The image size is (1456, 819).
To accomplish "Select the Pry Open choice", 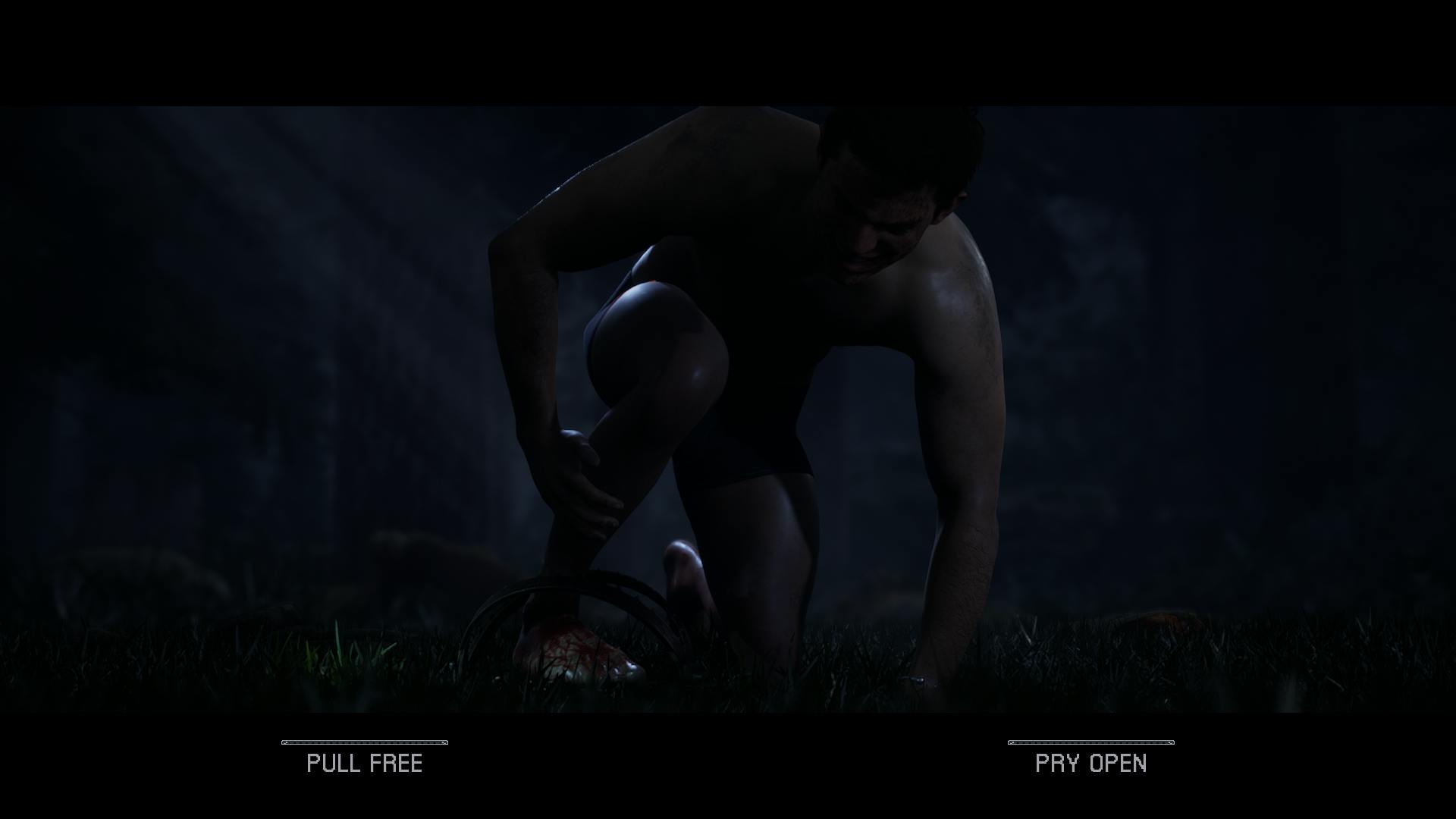I will pos(1090,762).
